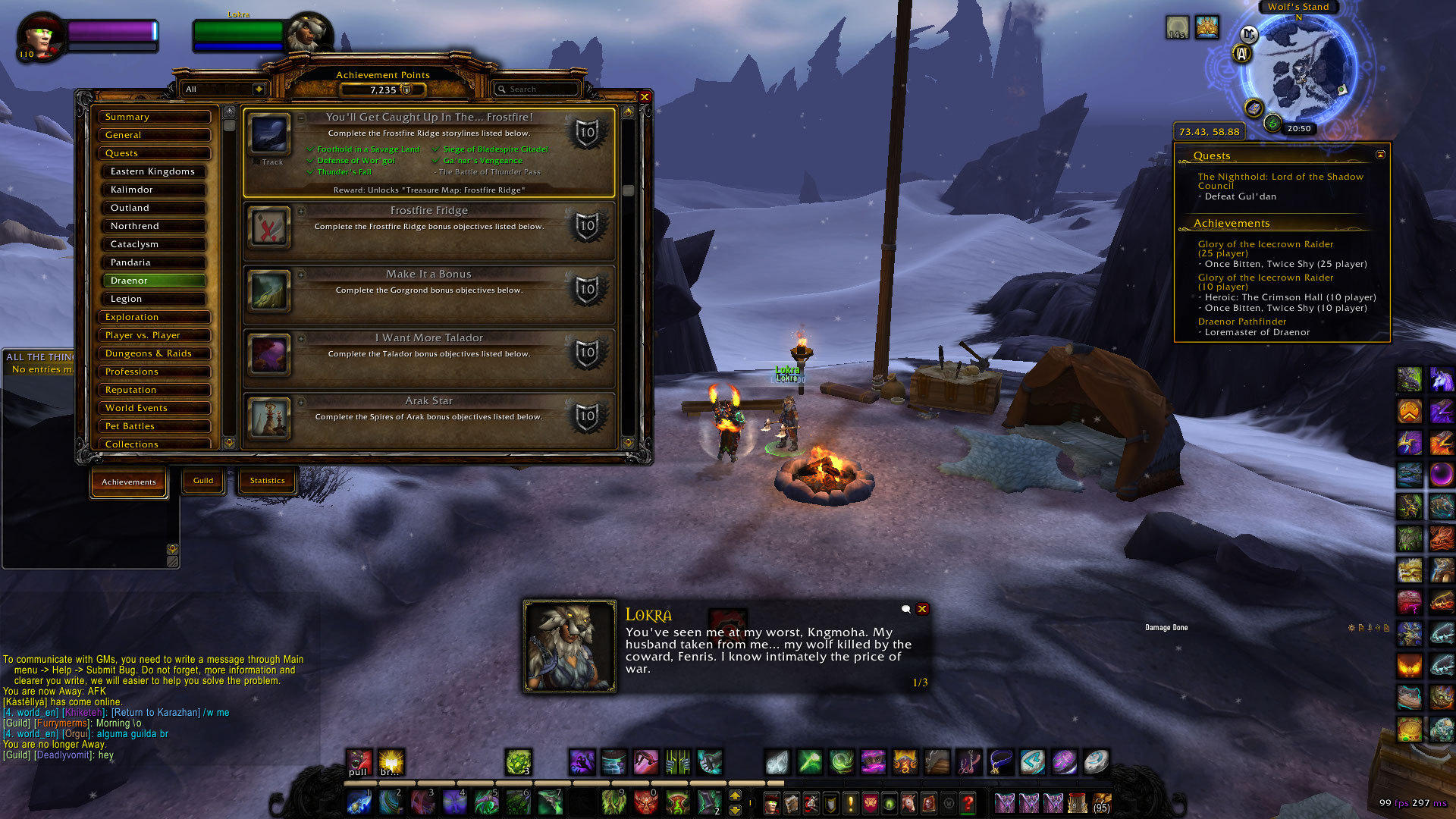Viewport: 1456px width, 819px height.
Task: Switch to the Statistics tab
Action: [267, 481]
